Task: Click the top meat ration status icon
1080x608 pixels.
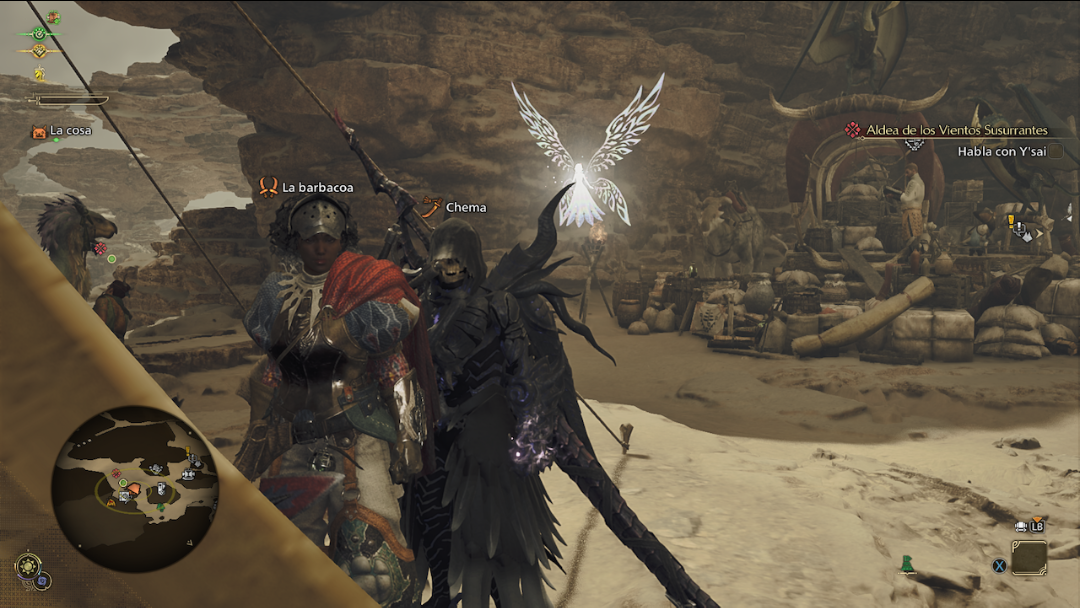Action: click(52, 17)
